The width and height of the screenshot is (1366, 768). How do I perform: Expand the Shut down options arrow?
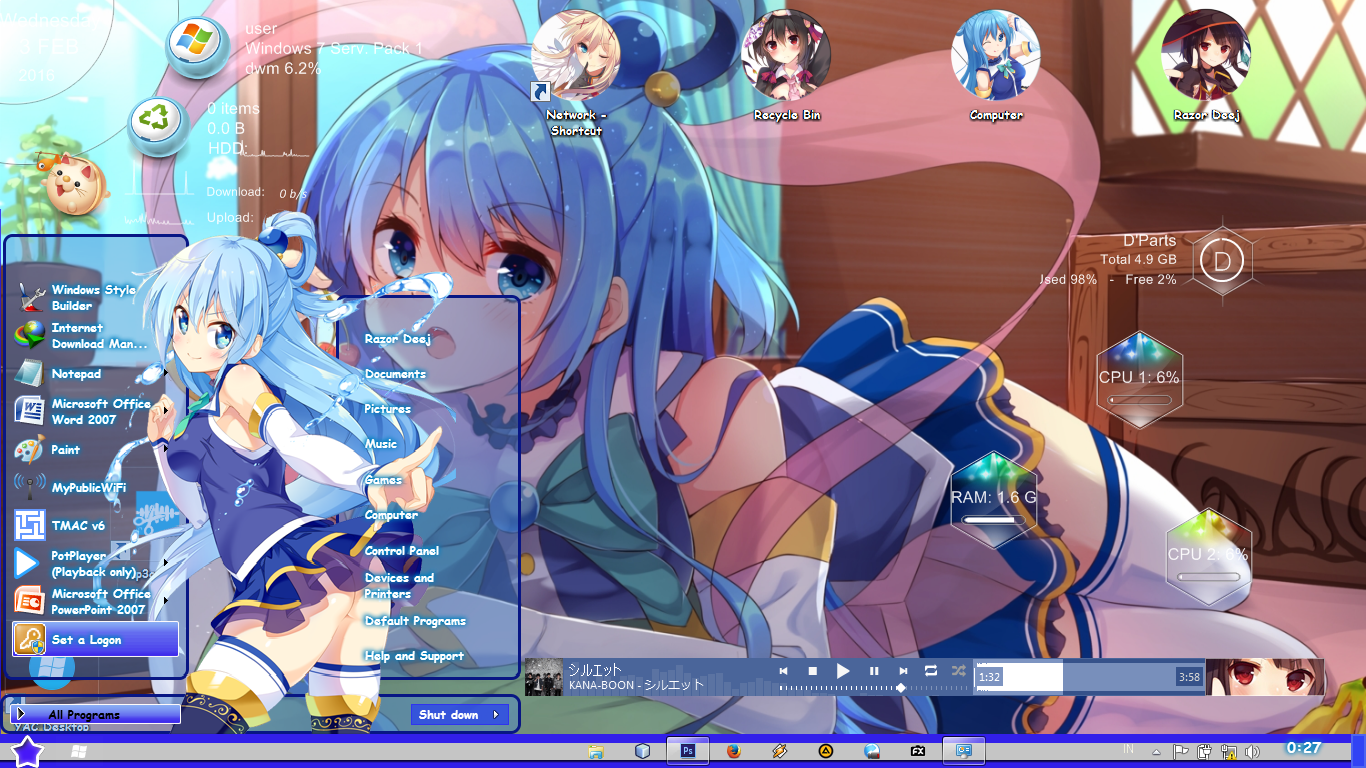click(x=497, y=714)
